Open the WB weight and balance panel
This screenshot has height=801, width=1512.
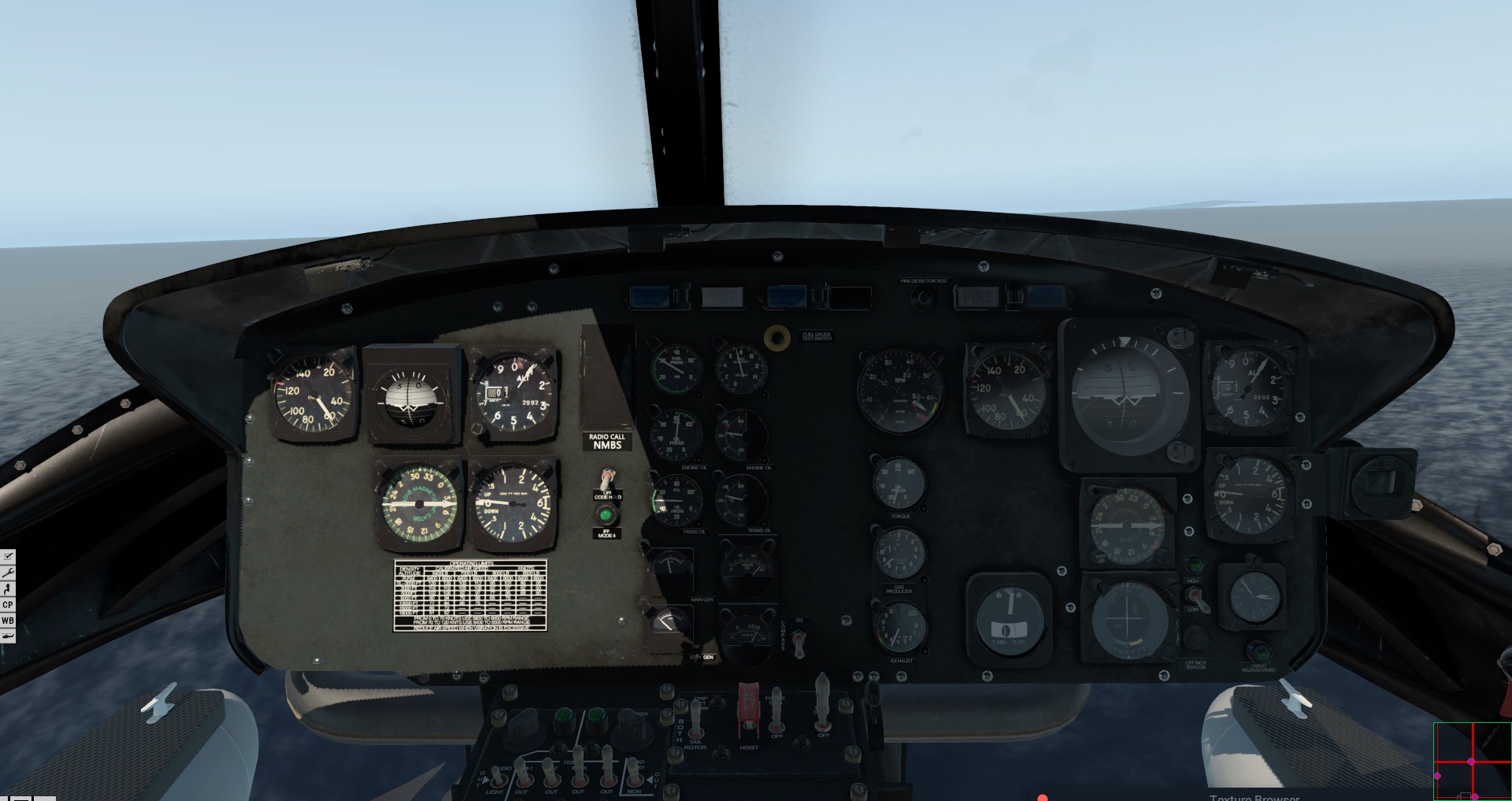(8, 621)
